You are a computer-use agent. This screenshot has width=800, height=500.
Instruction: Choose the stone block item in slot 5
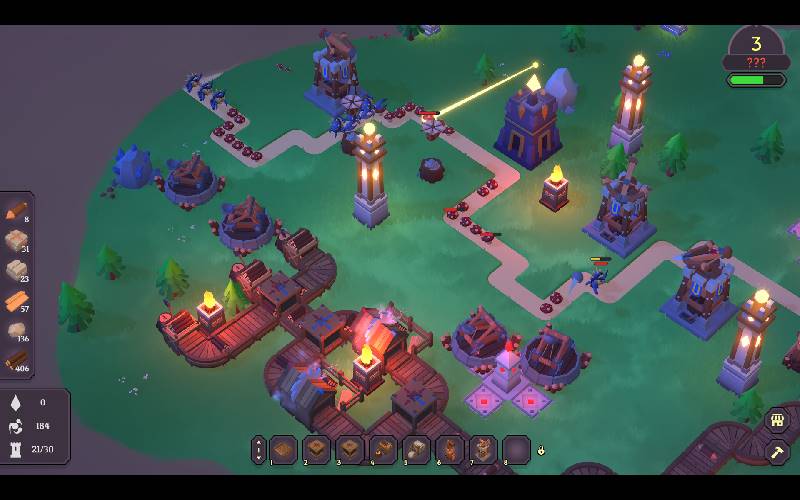point(416,450)
